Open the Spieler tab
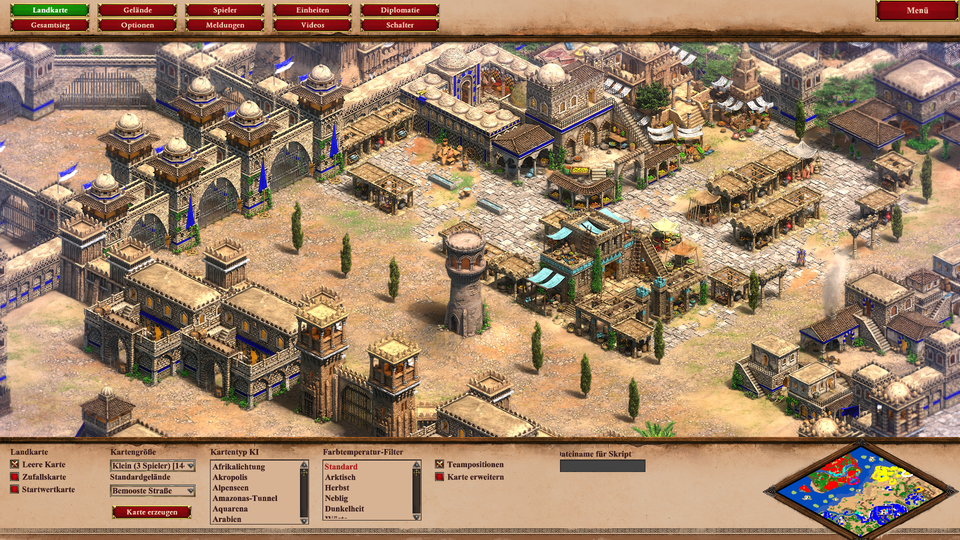This screenshot has height=540, width=960. click(225, 10)
